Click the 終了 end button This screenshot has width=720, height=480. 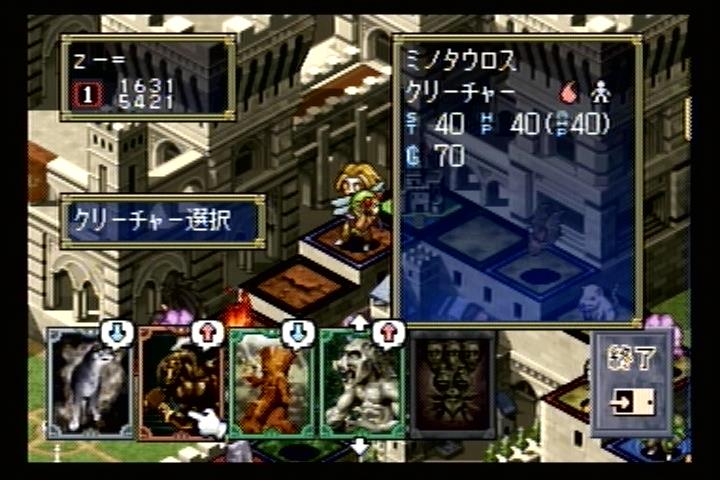[630, 385]
